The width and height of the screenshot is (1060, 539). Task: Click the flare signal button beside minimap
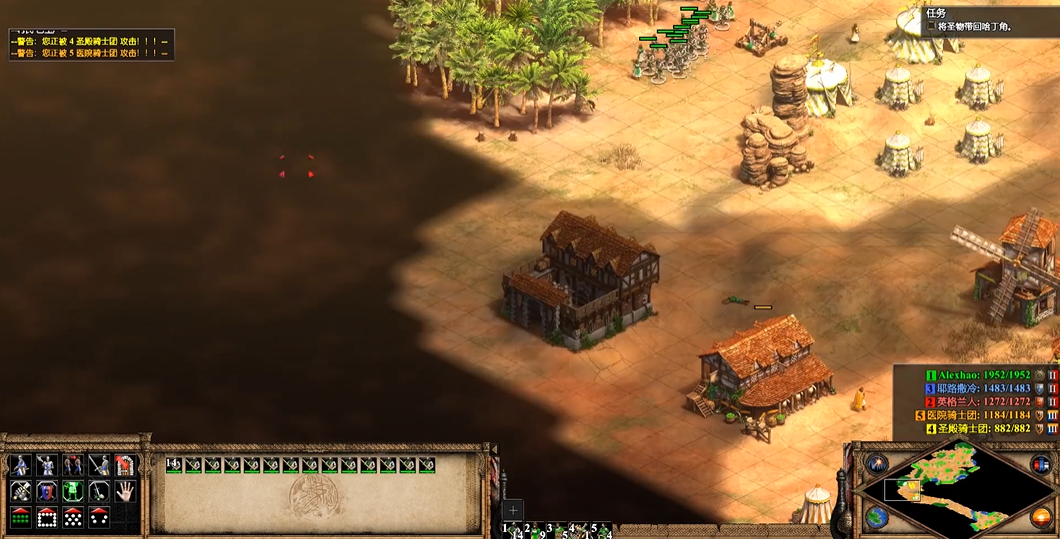pyautogui.click(x=877, y=465)
